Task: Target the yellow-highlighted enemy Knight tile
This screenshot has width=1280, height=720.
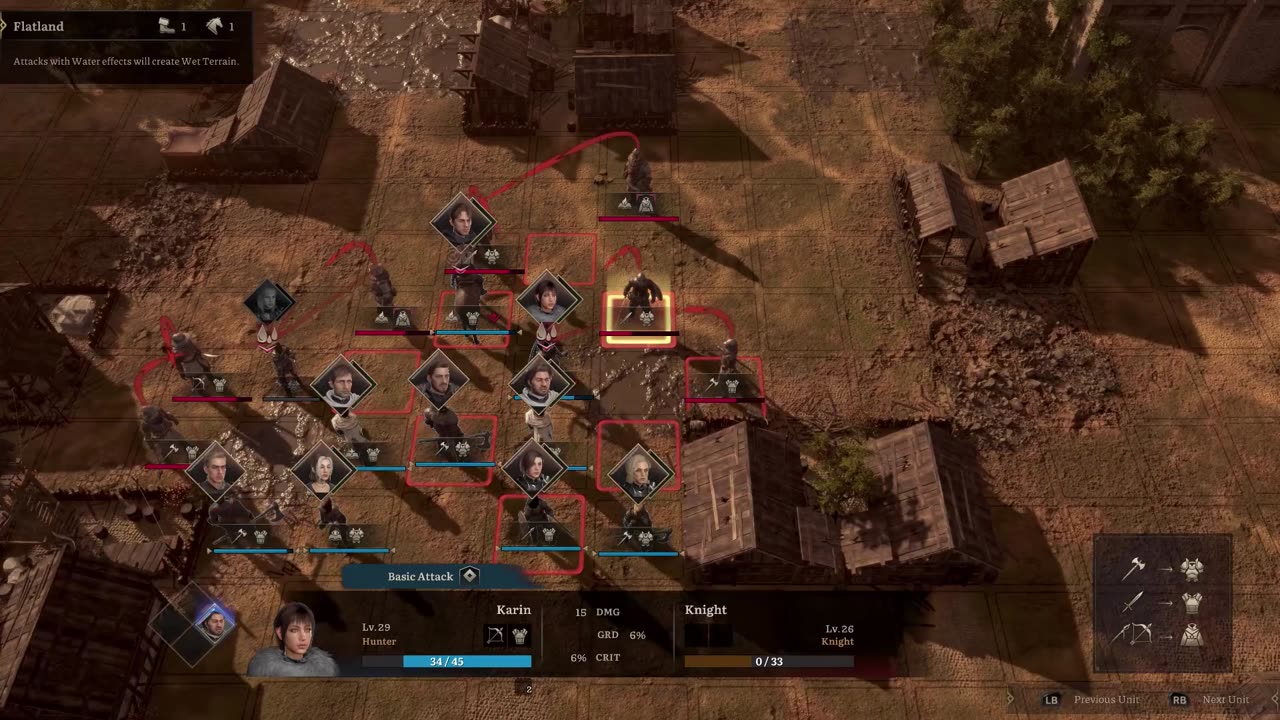Action: (639, 318)
